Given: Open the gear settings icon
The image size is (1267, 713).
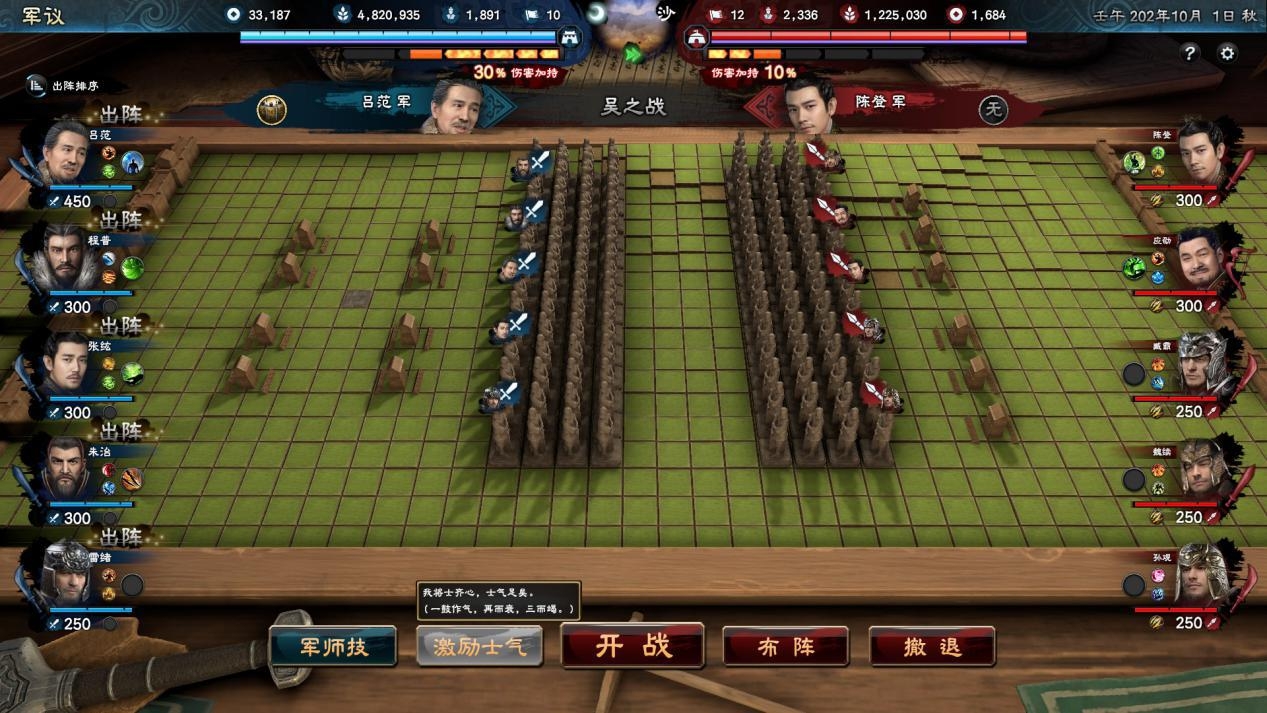Looking at the screenshot, I should coord(1227,53).
